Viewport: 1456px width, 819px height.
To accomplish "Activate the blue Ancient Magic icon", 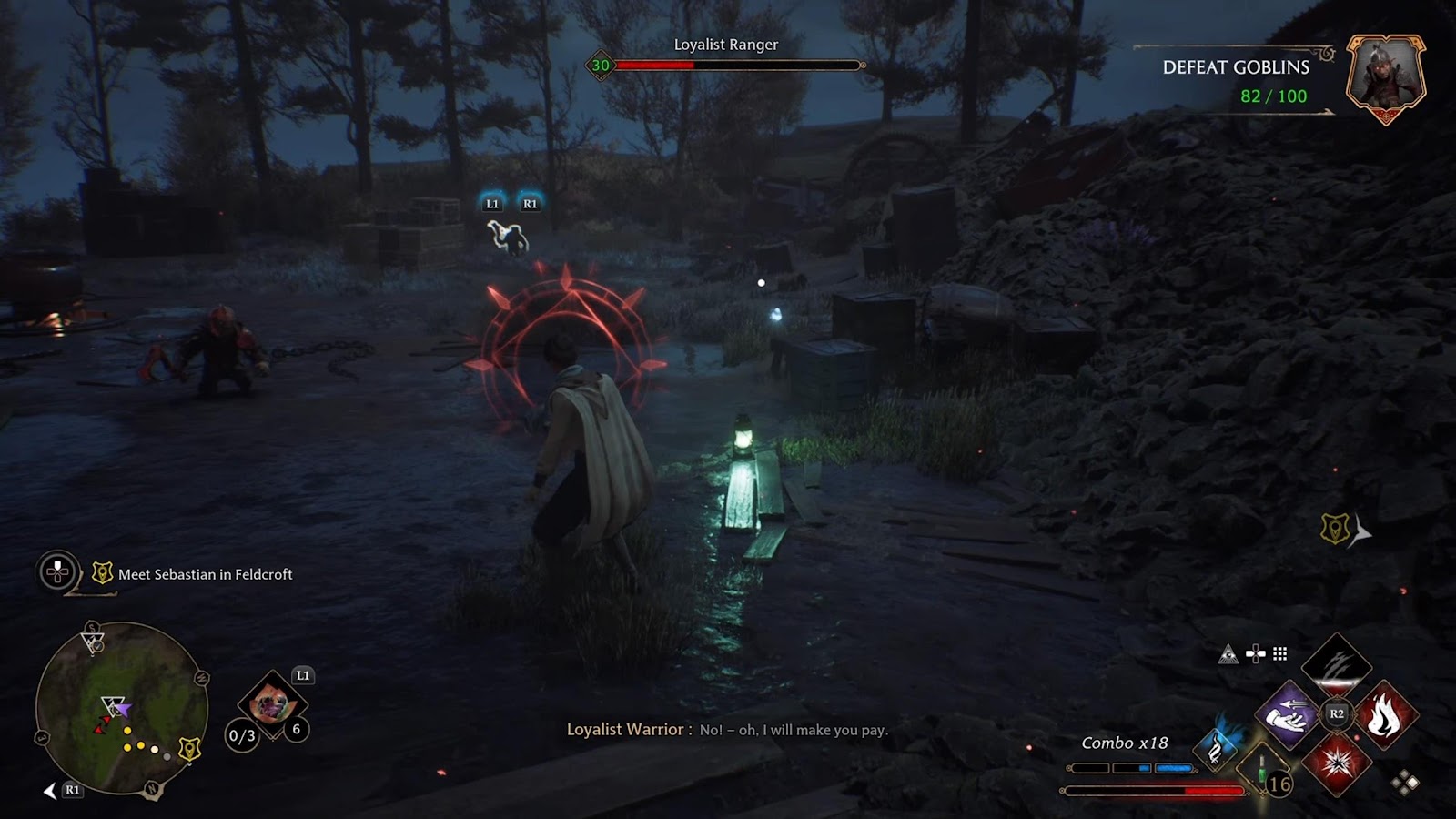I will click(1217, 747).
